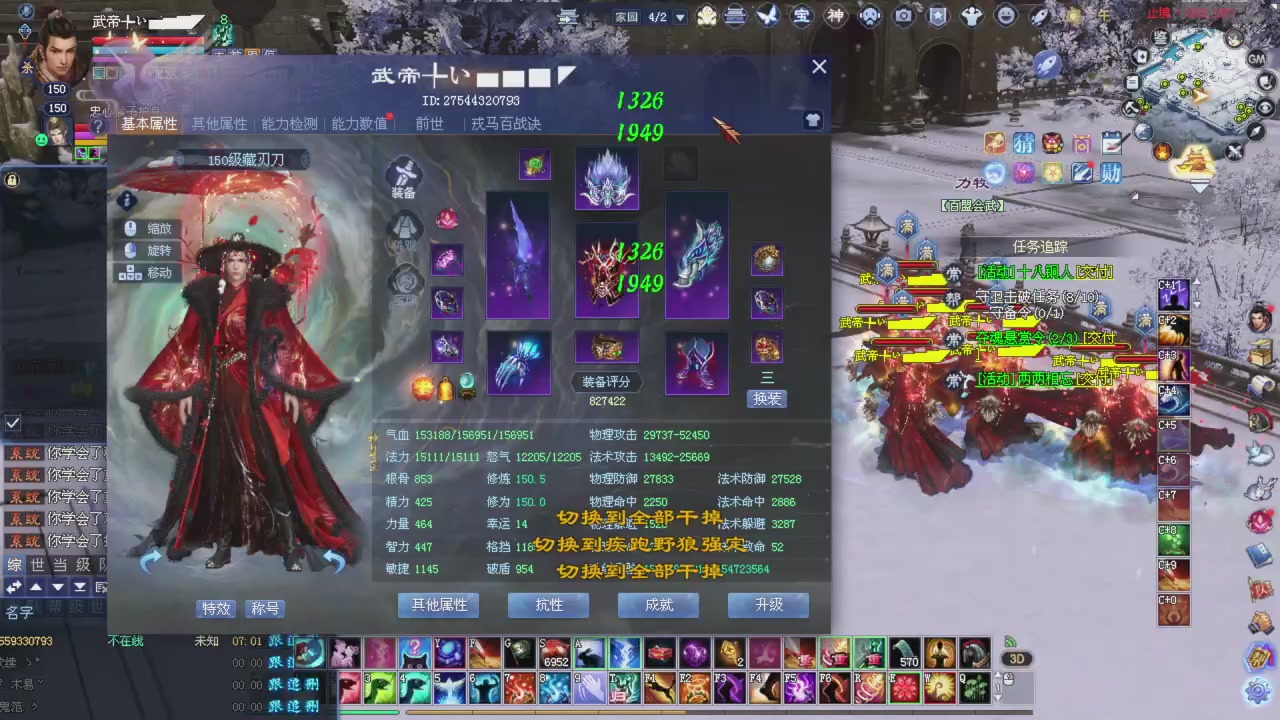Click the 特效 button under the character model

point(216,608)
